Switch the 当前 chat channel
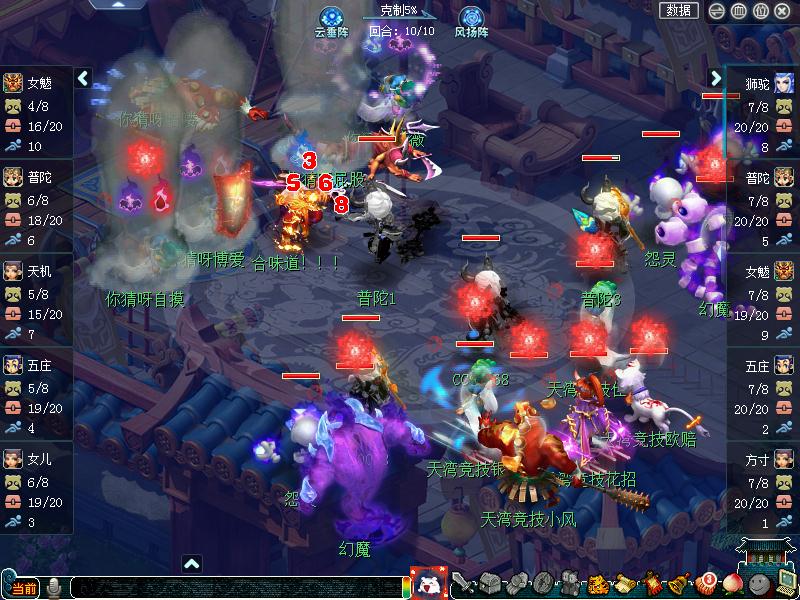This screenshot has height=600, width=800. point(24,588)
